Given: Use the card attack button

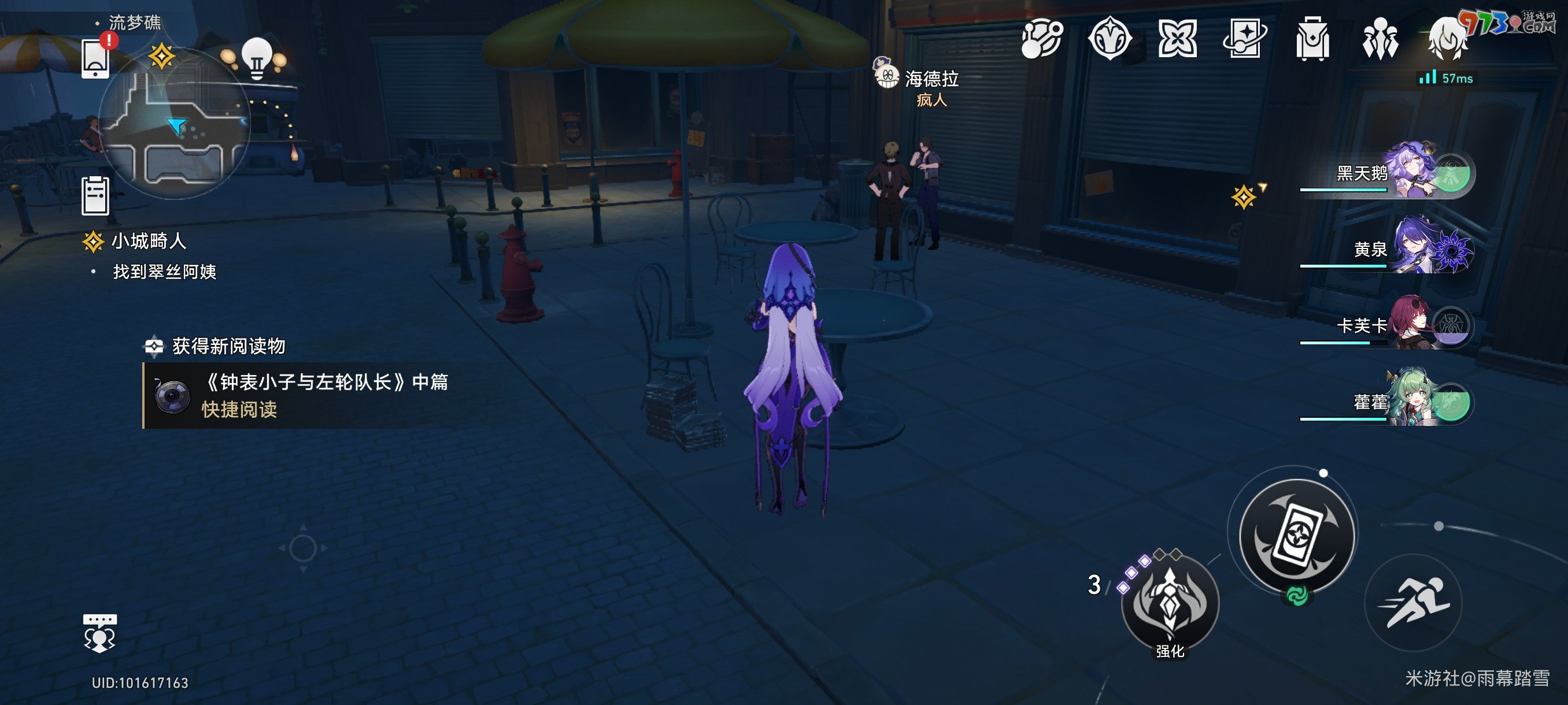Looking at the screenshot, I should click(1297, 535).
